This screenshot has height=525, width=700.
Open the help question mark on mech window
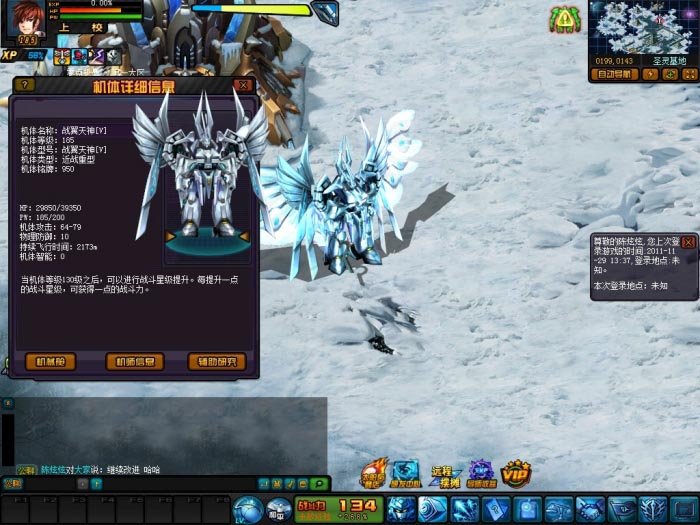click(26, 86)
